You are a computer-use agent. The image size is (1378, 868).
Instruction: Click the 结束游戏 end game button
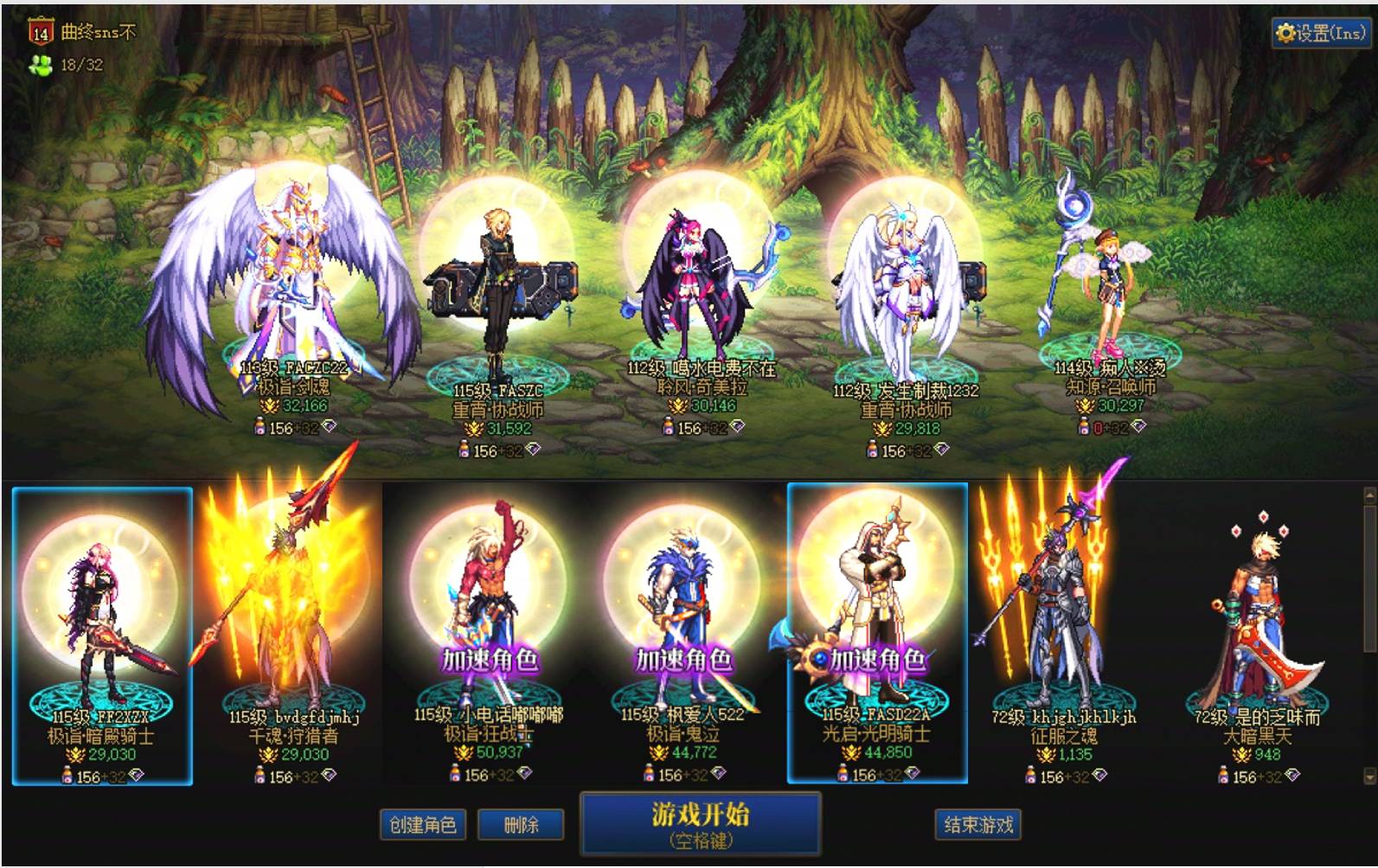coord(977,825)
